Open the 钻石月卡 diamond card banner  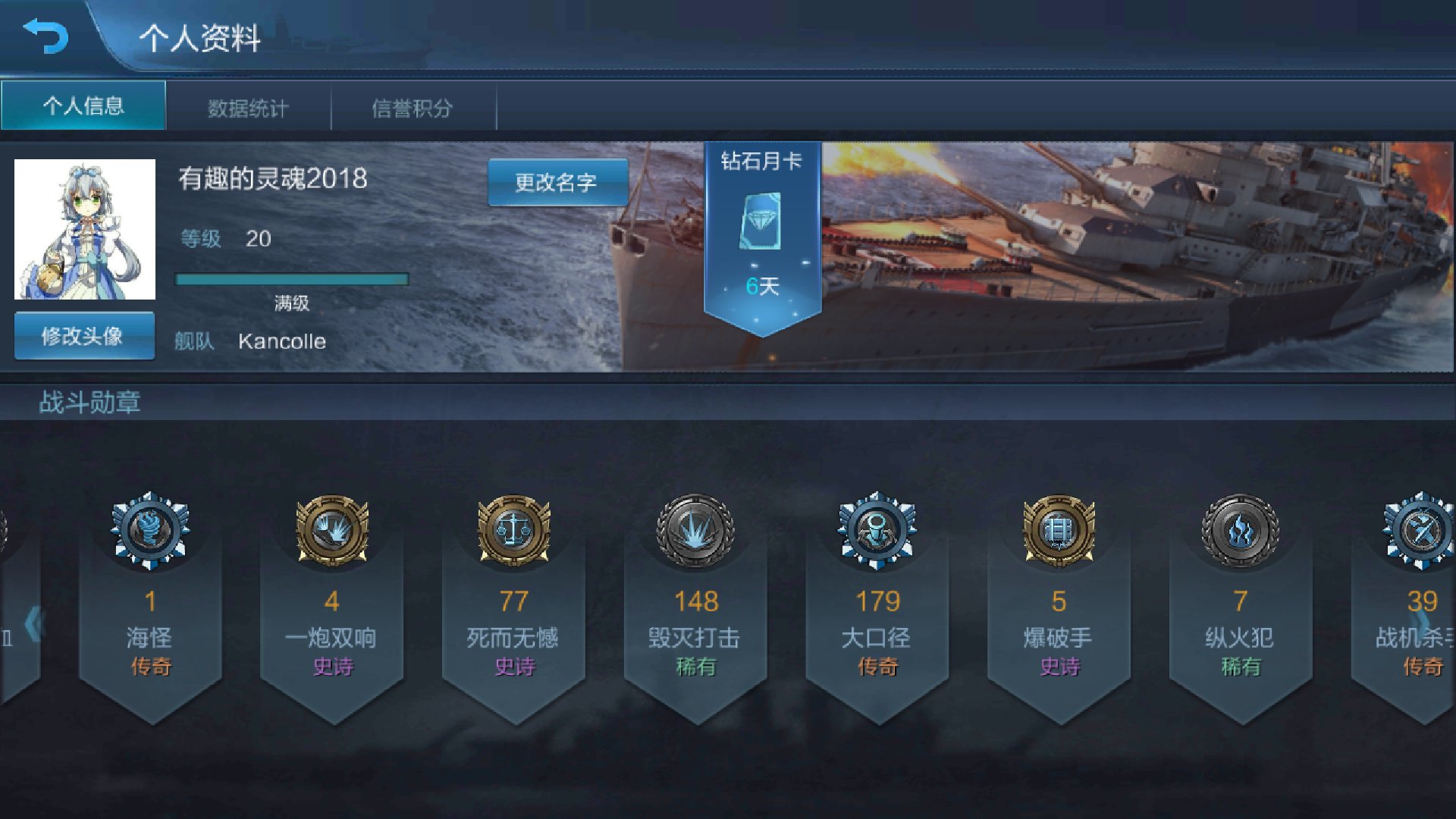pos(762,227)
